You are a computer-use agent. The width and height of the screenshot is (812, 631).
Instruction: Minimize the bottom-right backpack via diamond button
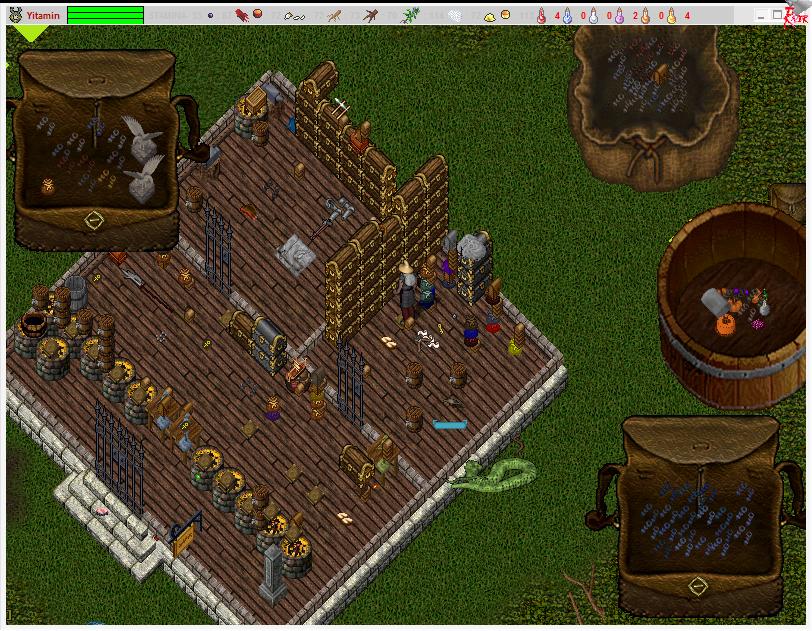click(x=698, y=586)
